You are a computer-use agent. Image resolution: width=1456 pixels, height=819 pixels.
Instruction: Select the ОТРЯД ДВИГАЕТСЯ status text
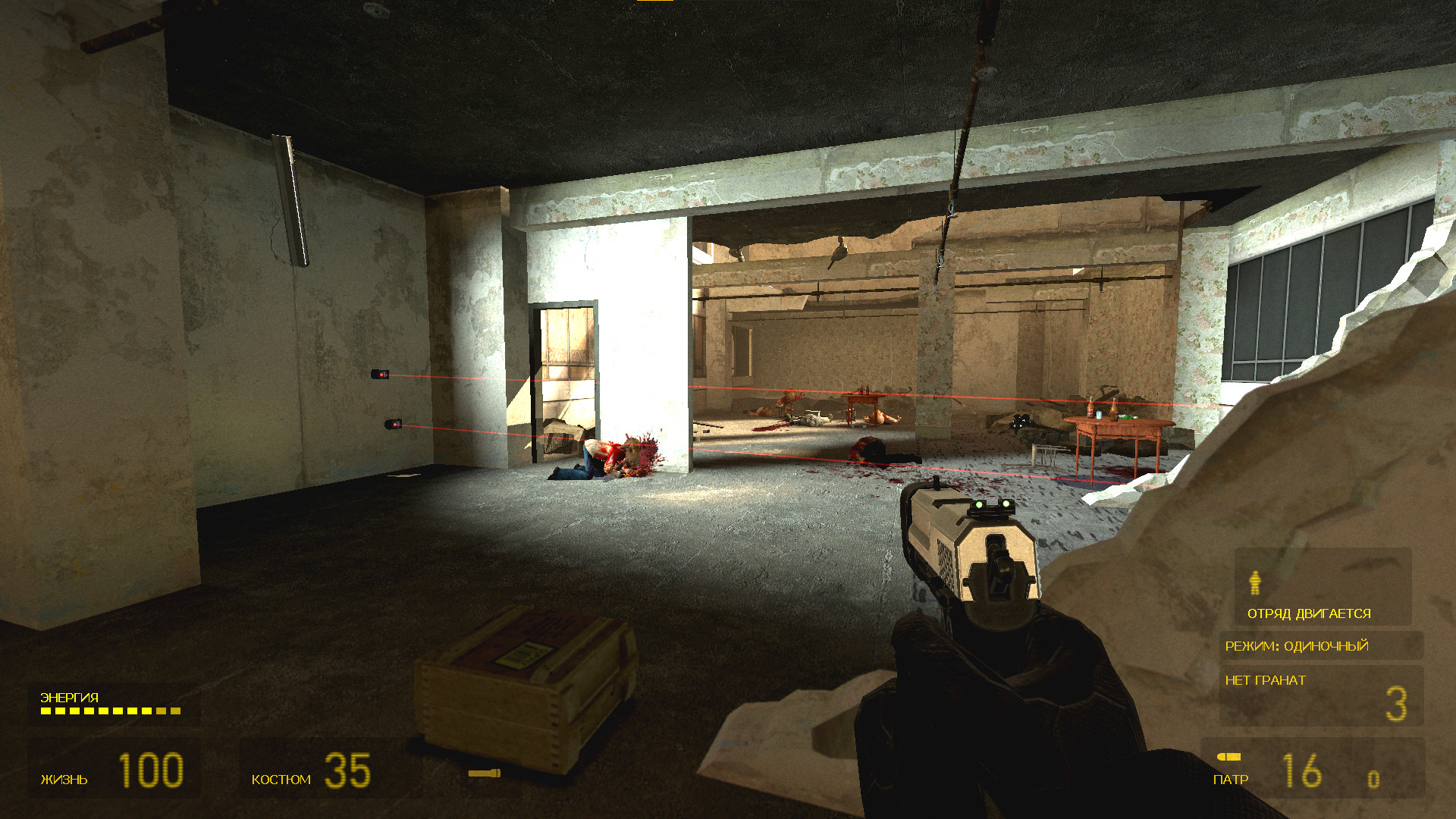(x=1308, y=612)
